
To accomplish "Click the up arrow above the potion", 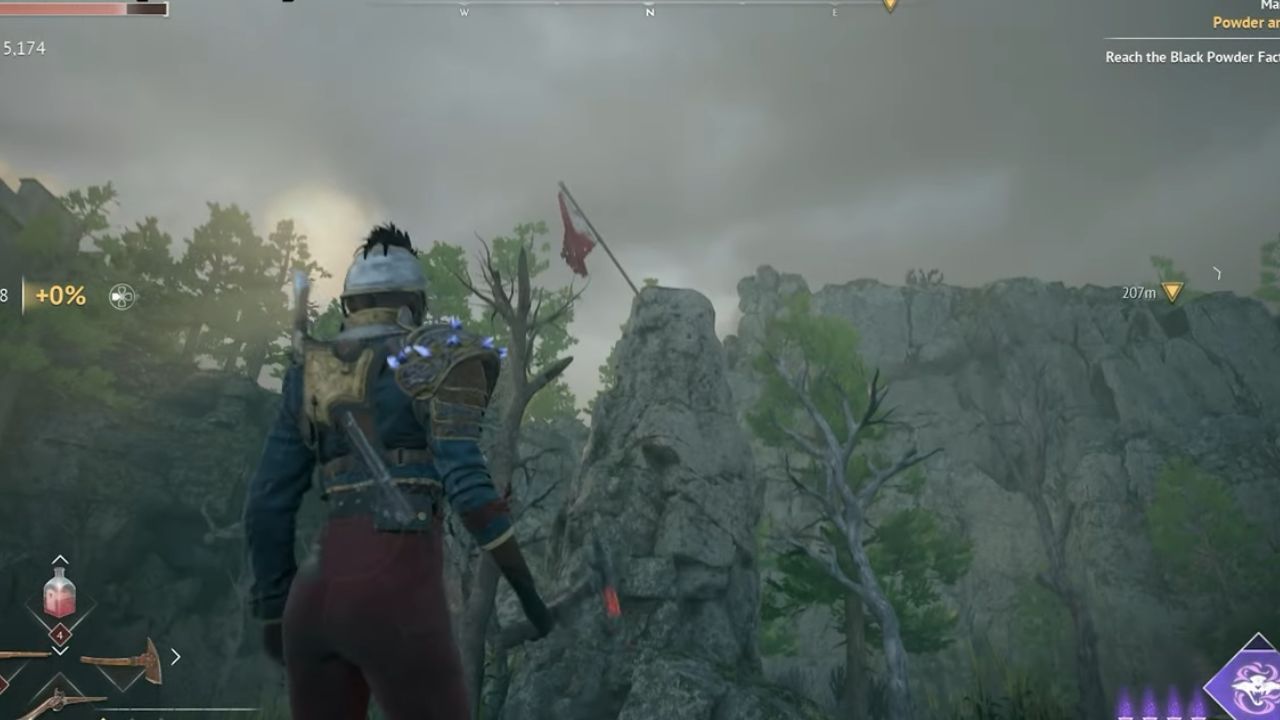I will (59, 557).
